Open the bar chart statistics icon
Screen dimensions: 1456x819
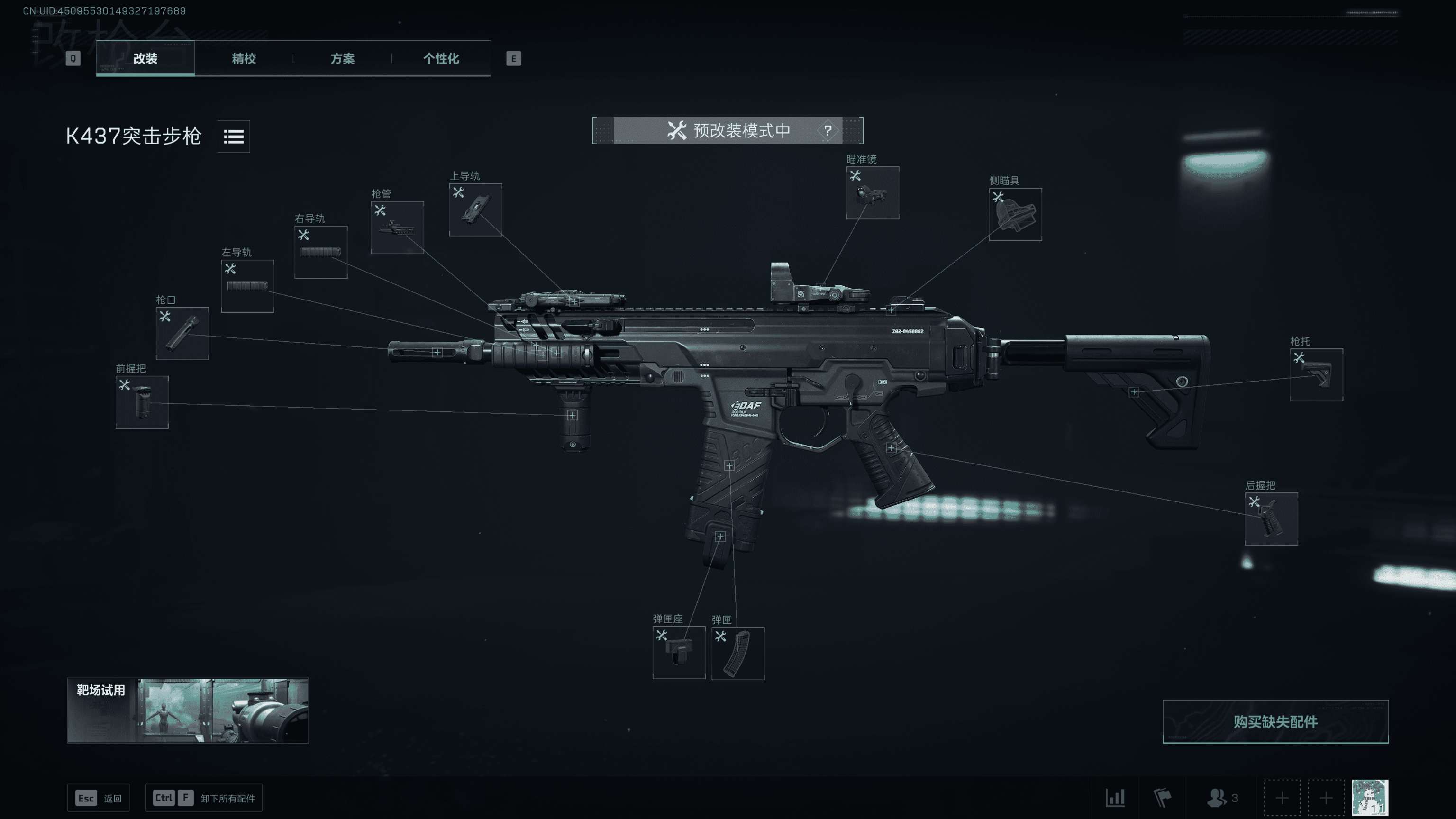click(x=1115, y=798)
